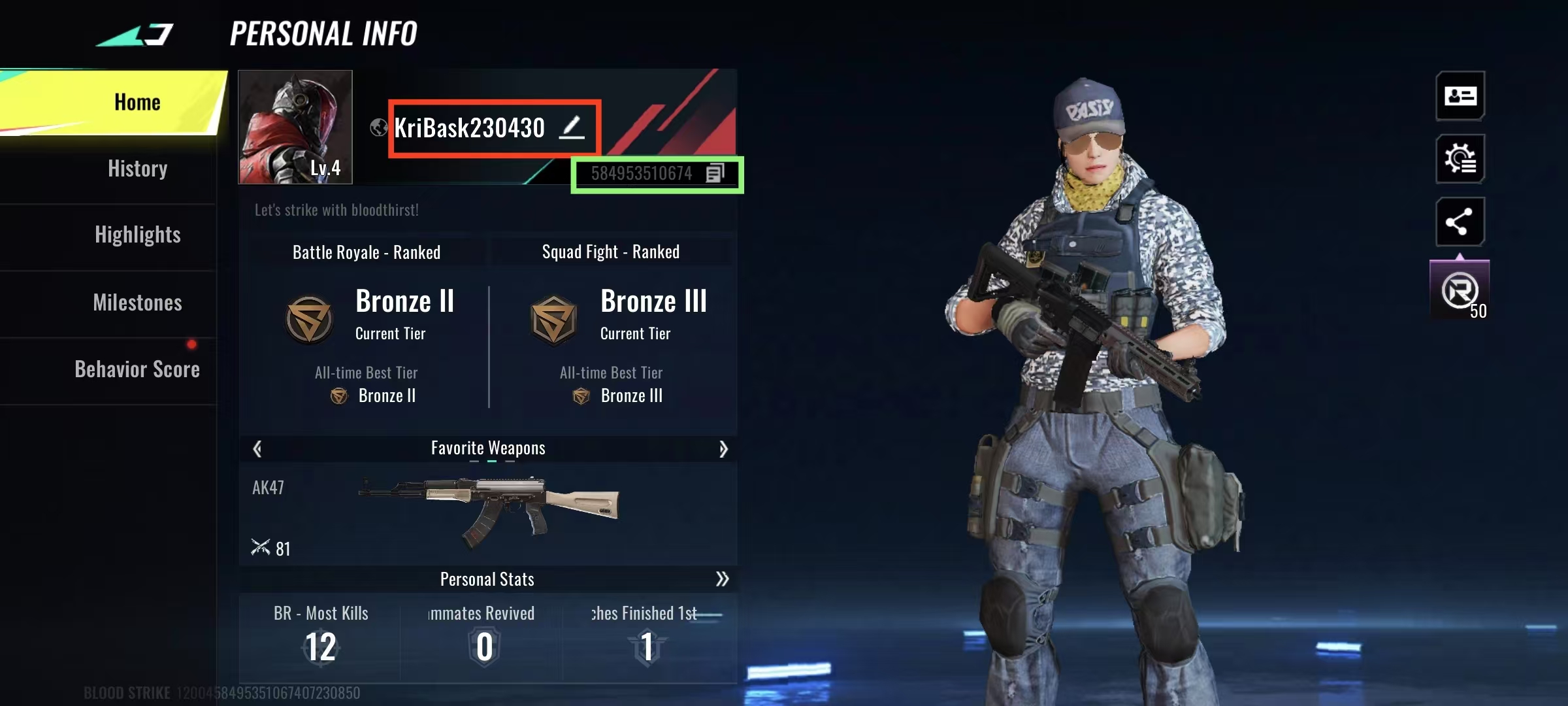Open the gear list settings icon

(1460, 159)
